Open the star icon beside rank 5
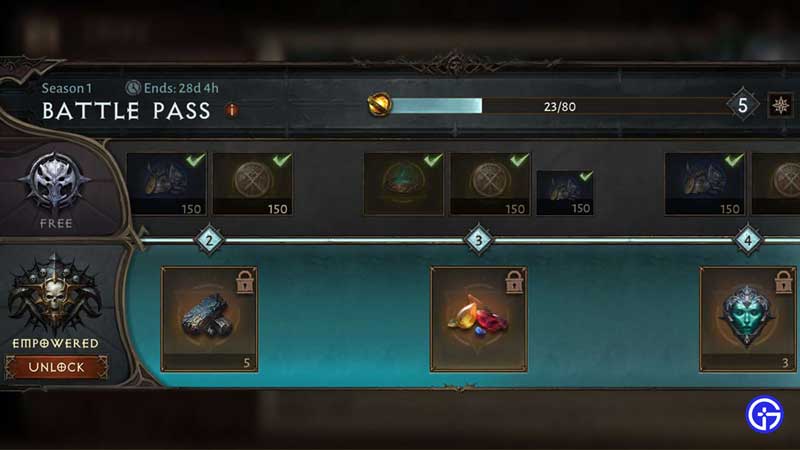Screen dimensions: 800x450 779,105
